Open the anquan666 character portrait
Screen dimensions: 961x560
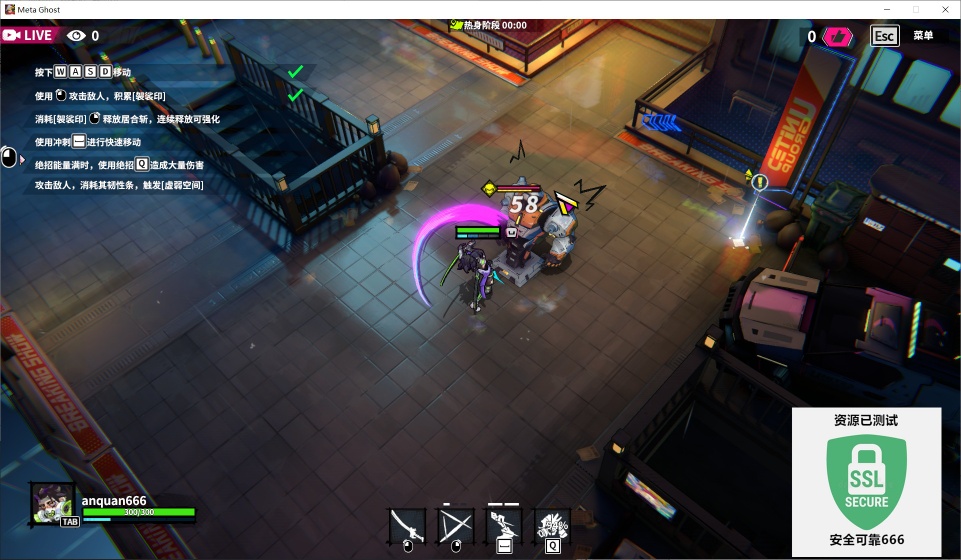tap(53, 503)
